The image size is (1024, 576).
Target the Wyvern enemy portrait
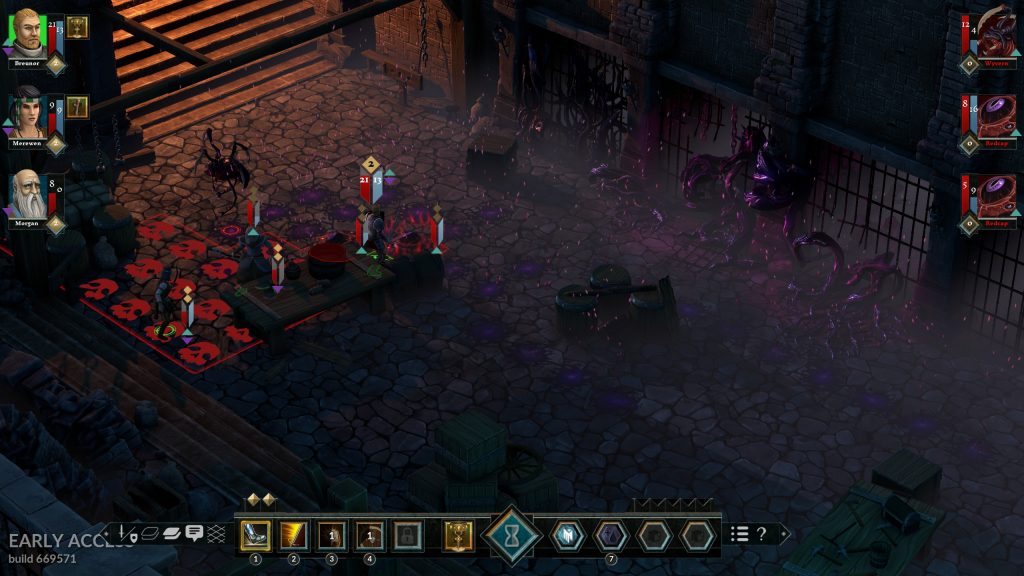pyautogui.click(x=997, y=36)
